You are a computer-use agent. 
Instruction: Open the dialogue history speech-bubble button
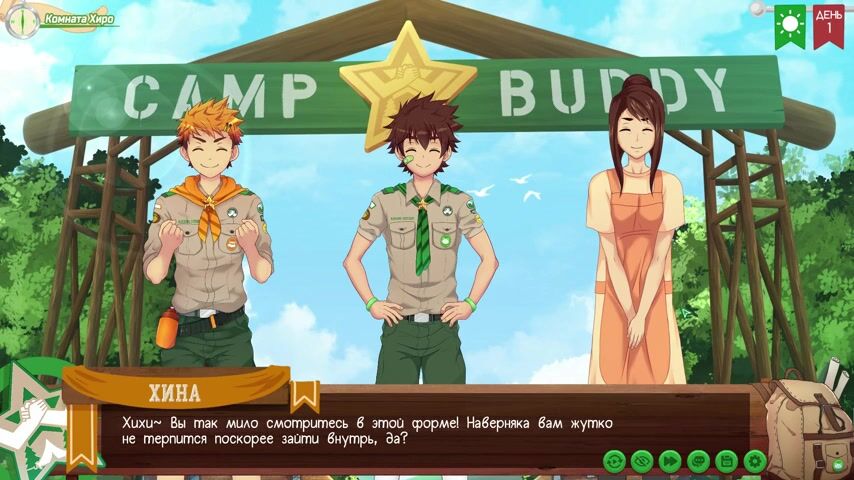pos(698,461)
